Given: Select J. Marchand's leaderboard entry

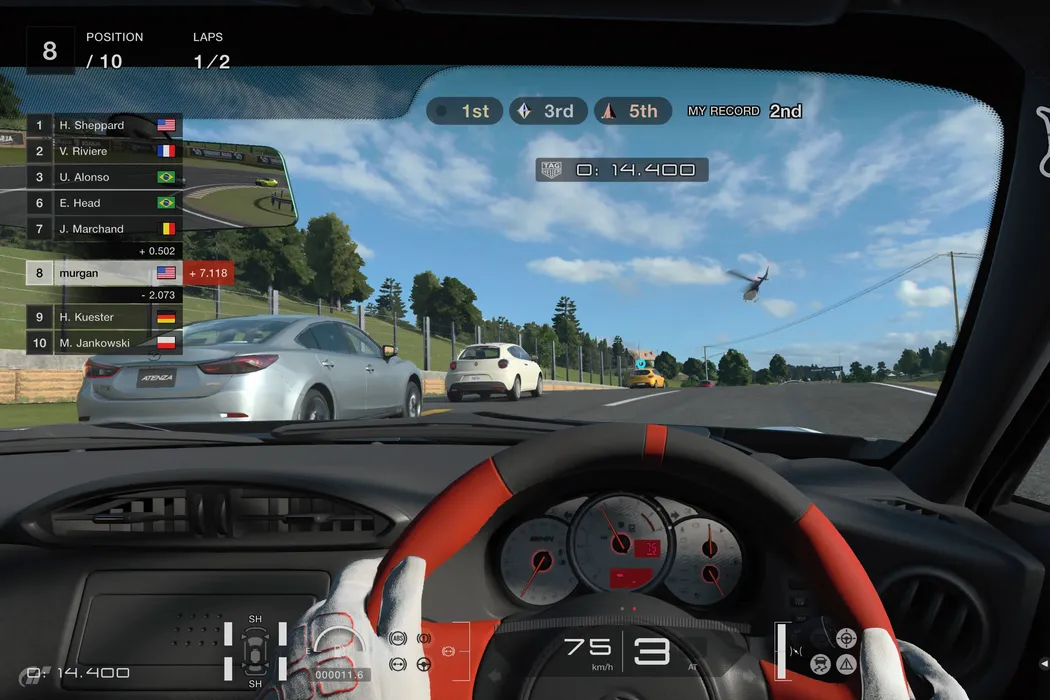Looking at the screenshot, I should coord(104,229).
